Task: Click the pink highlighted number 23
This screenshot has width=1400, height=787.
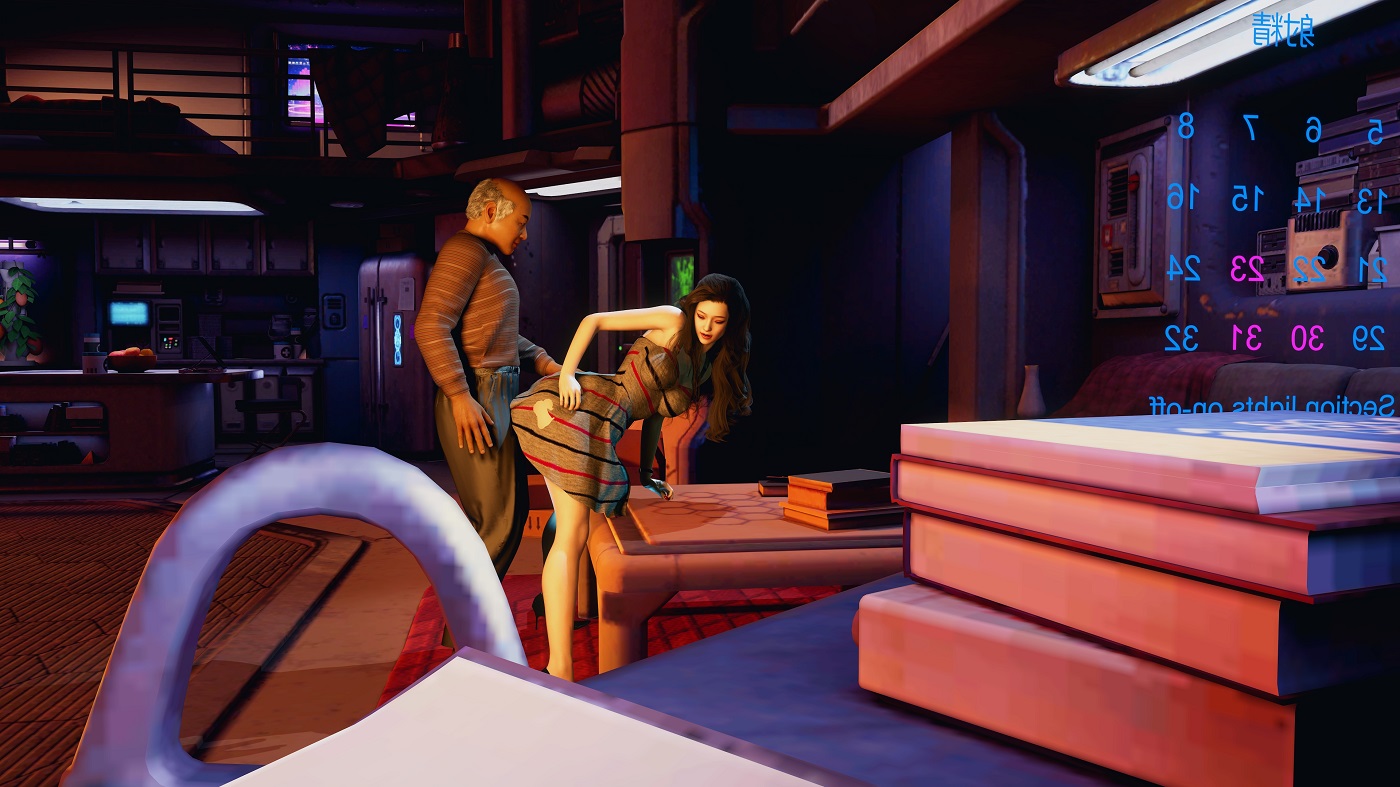Action: click(x=1246, y=268)
